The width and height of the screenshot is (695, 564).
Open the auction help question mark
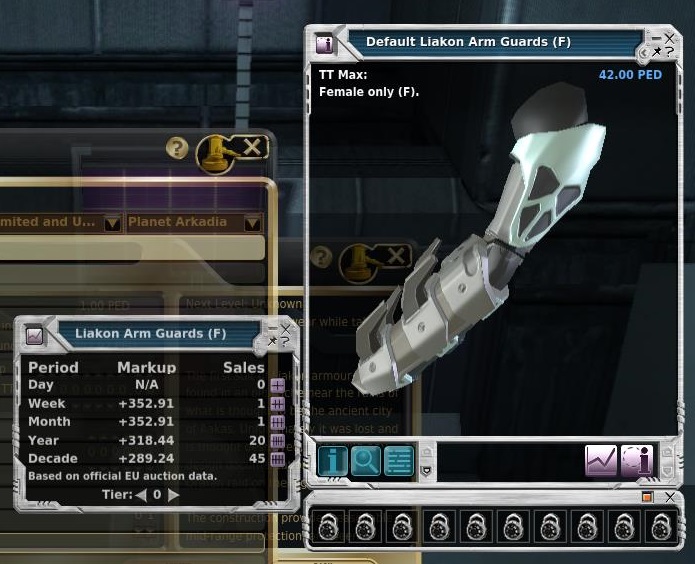(177, 149)
